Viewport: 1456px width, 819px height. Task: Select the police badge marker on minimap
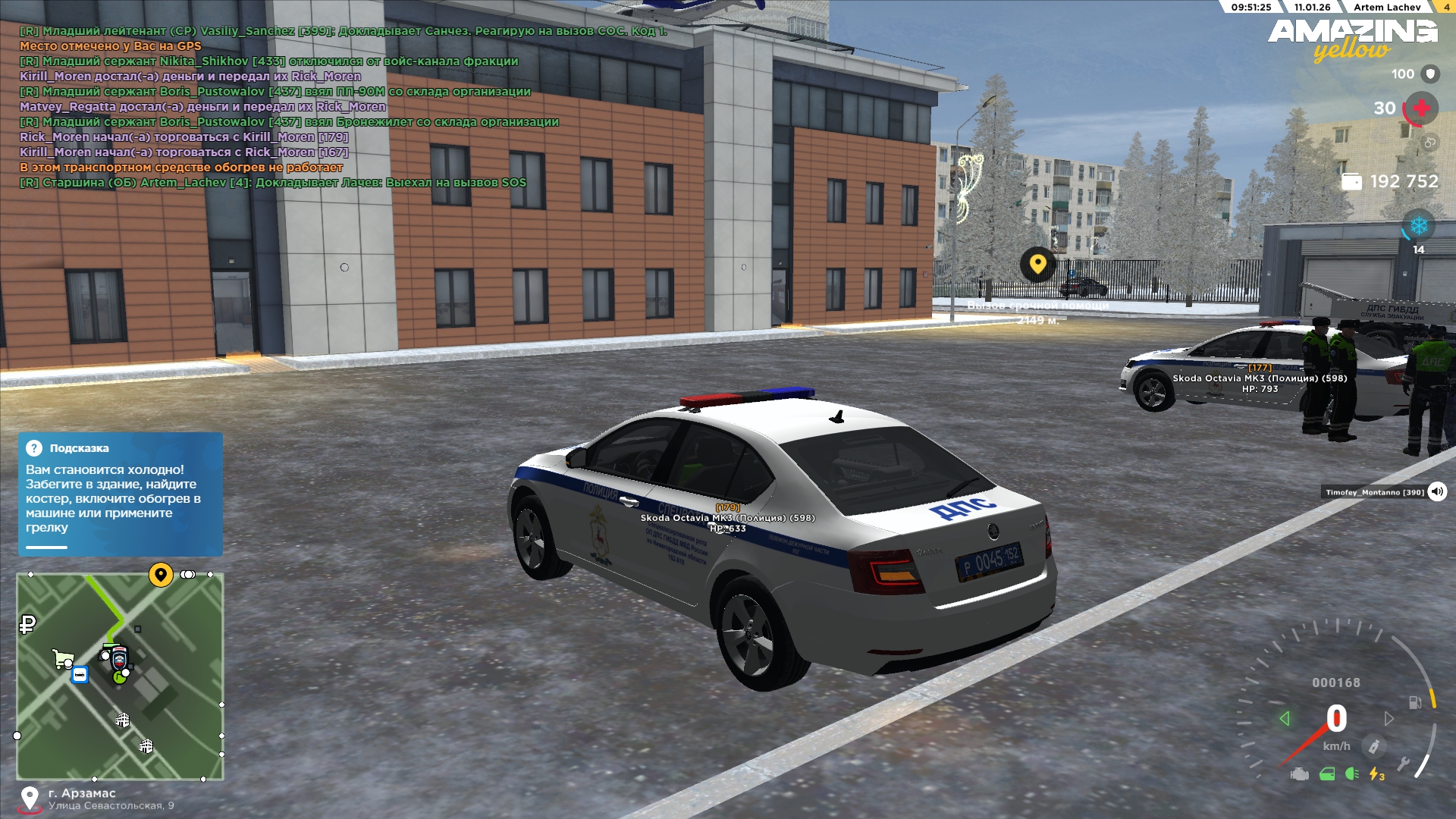[119, 657]
